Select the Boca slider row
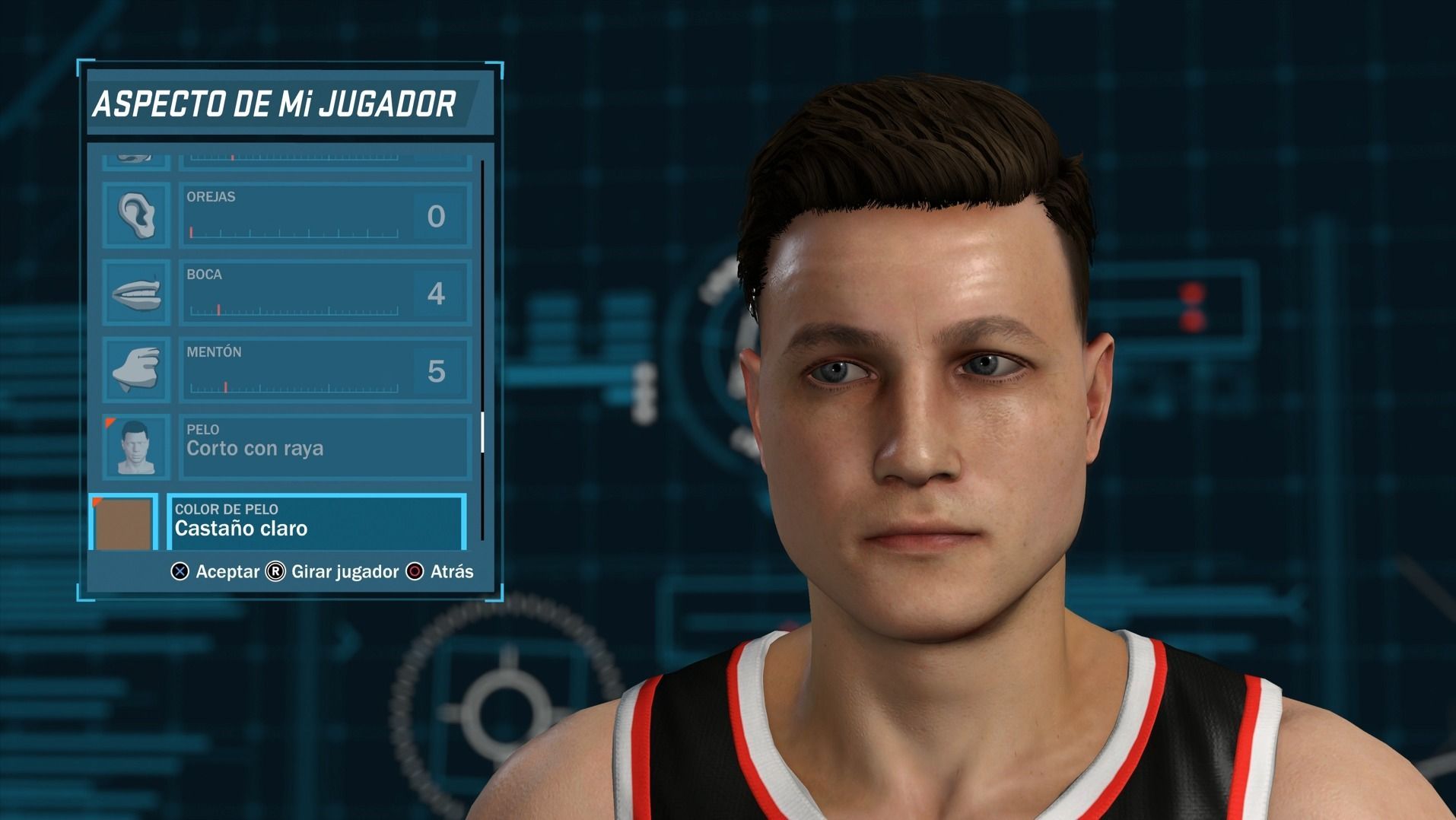This screenshot has width=1456, height=820. point(325,293)
